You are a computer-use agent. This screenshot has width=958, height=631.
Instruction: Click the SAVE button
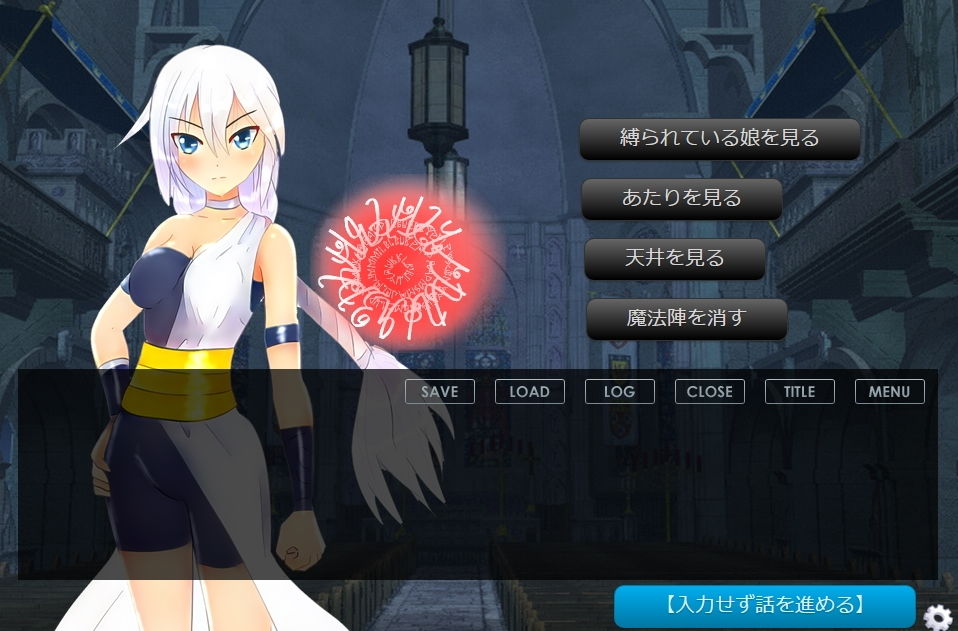(x=440, y=392)
